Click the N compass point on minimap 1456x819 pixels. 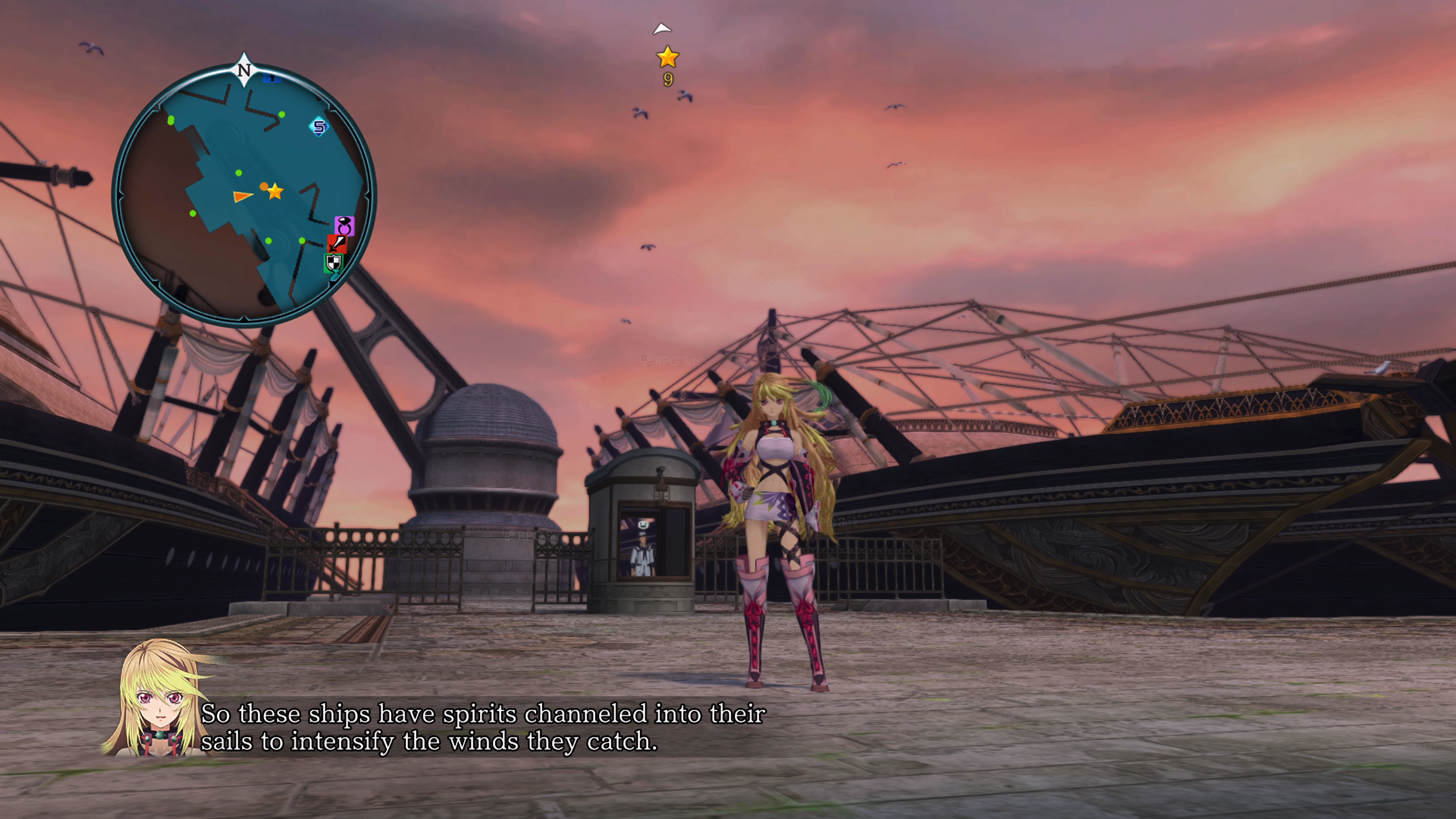tap(243, 69)
